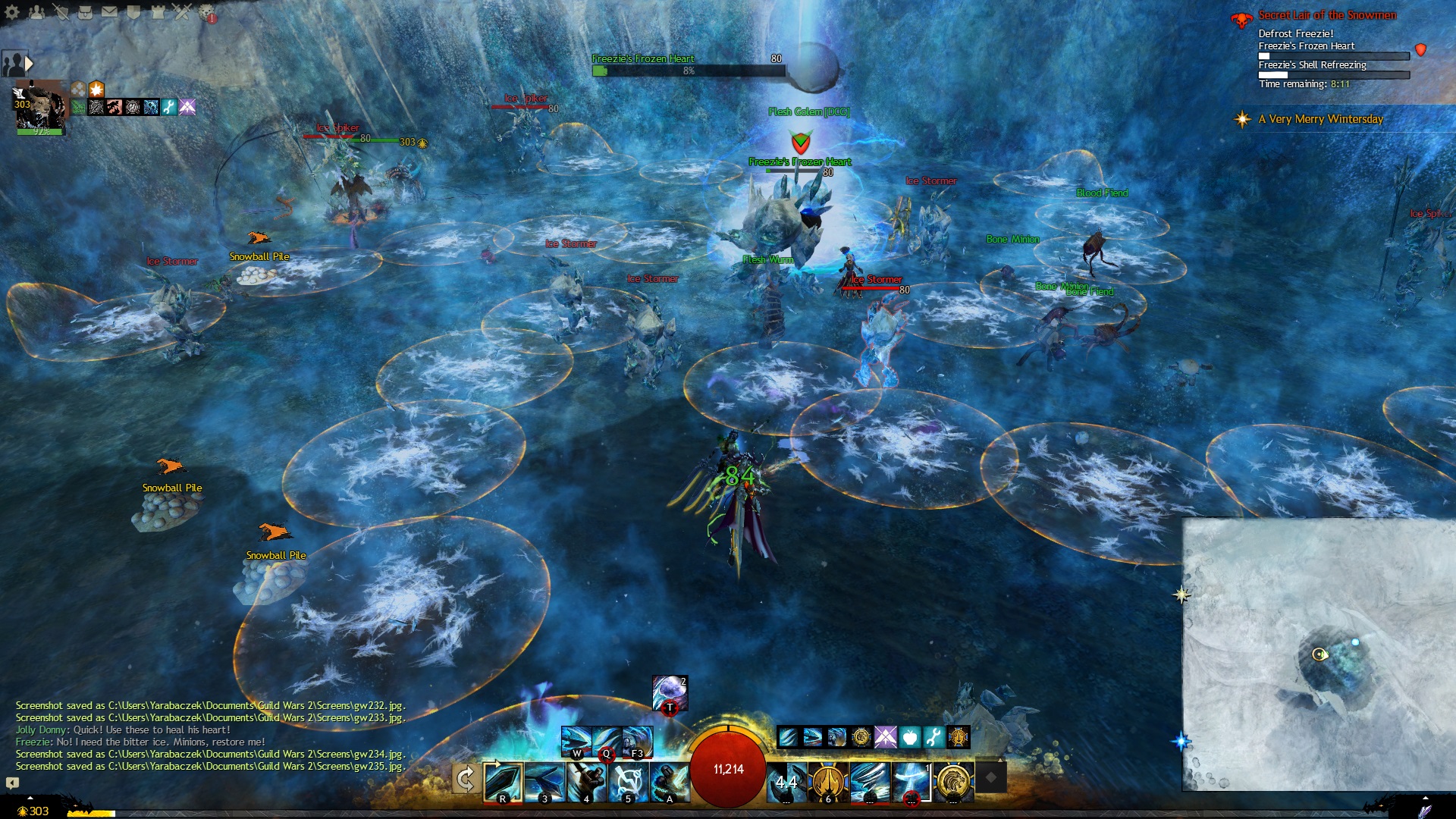
Task: Open the guild shield icon
Action: pos(133,11)
